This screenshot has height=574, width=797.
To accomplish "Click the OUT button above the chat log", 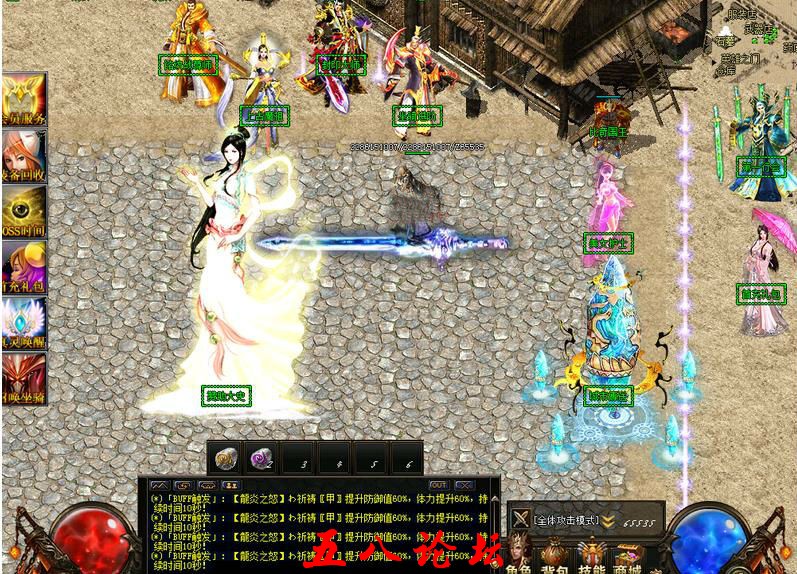I will pos(438,485).
